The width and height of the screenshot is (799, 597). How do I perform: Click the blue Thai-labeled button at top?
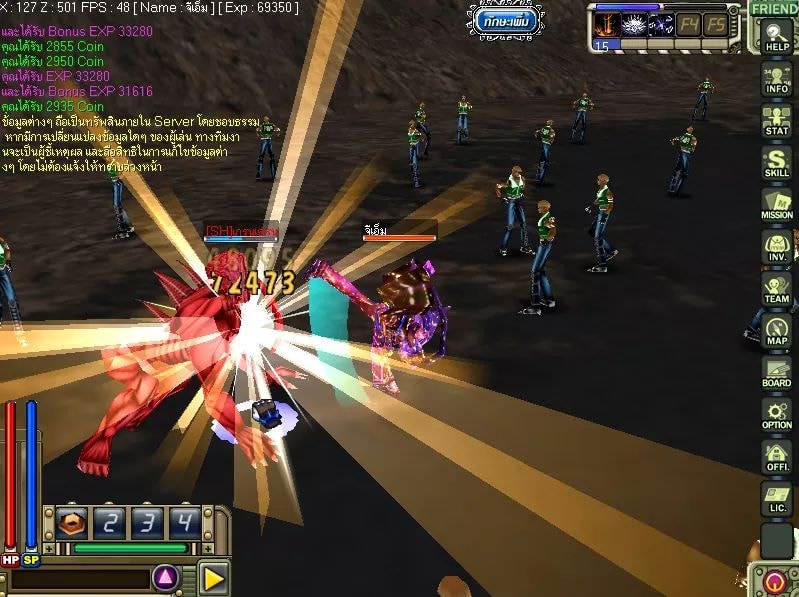point(507,20)
